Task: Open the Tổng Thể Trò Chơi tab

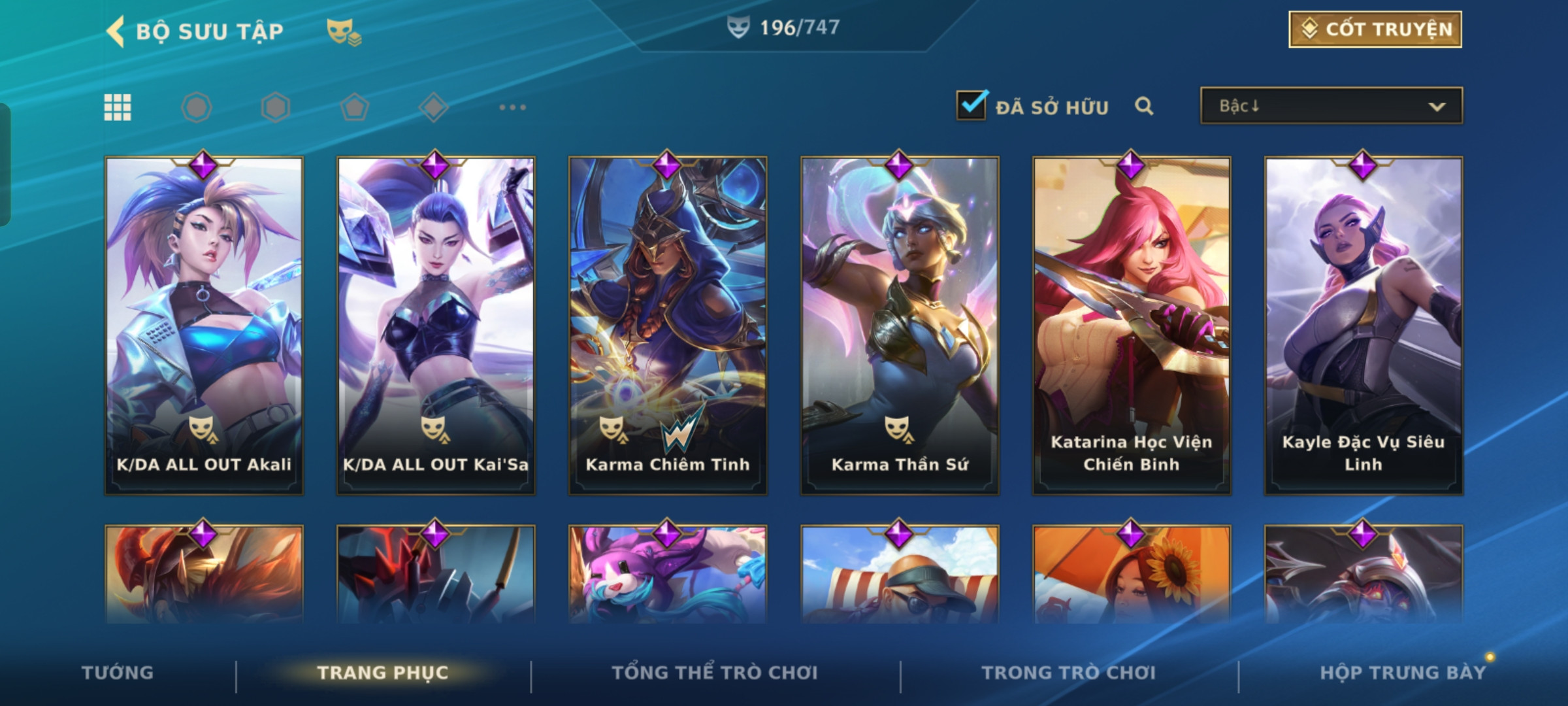Action: coord(715,673)
